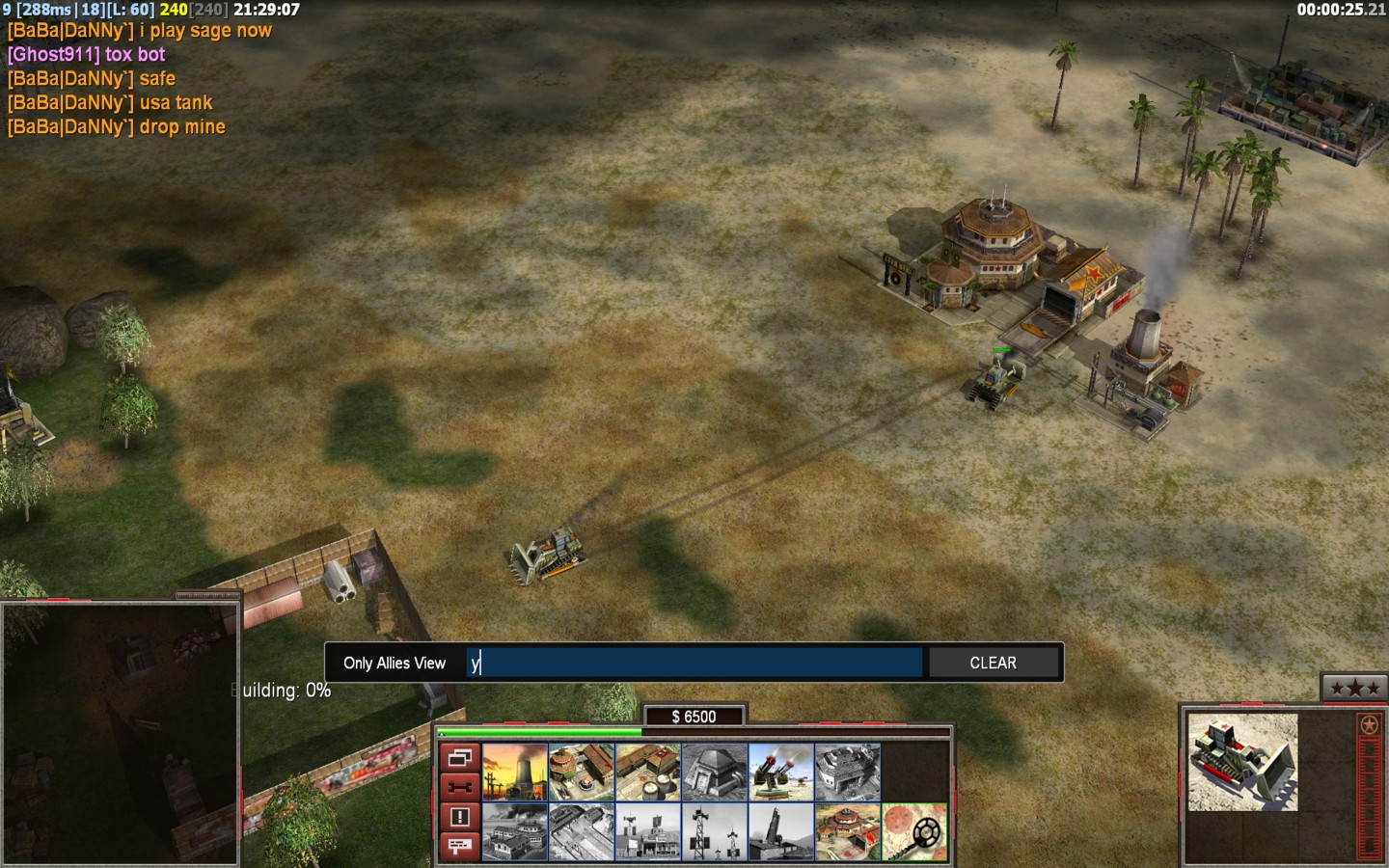This screenshot has width=1389, height=868.
Task: Open the three-star General's Powers button
Action: 1354,688
